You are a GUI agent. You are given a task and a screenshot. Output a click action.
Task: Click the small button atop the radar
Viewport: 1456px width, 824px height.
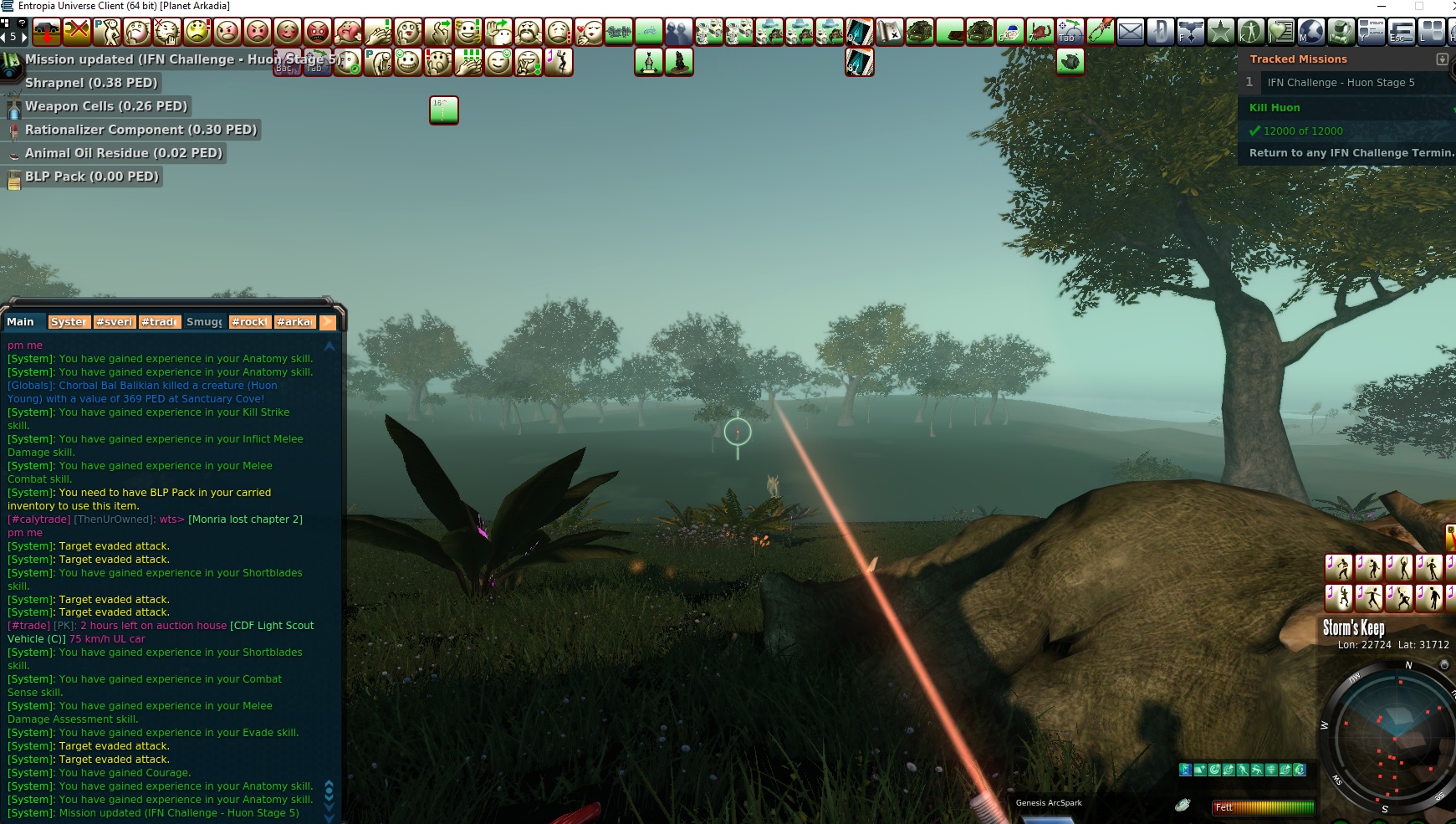pyautogui.click(x=1443, y=665)
